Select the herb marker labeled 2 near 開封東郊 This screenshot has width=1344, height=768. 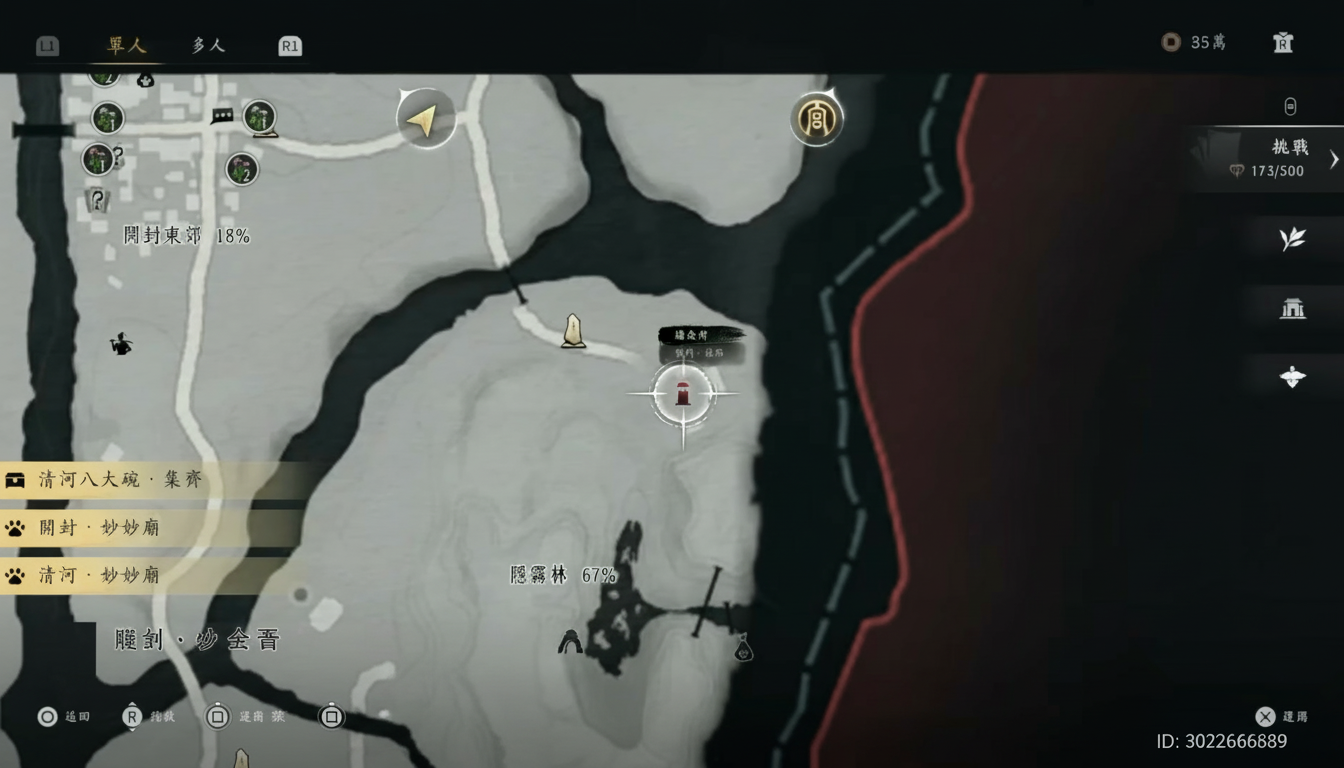[240, 170]
